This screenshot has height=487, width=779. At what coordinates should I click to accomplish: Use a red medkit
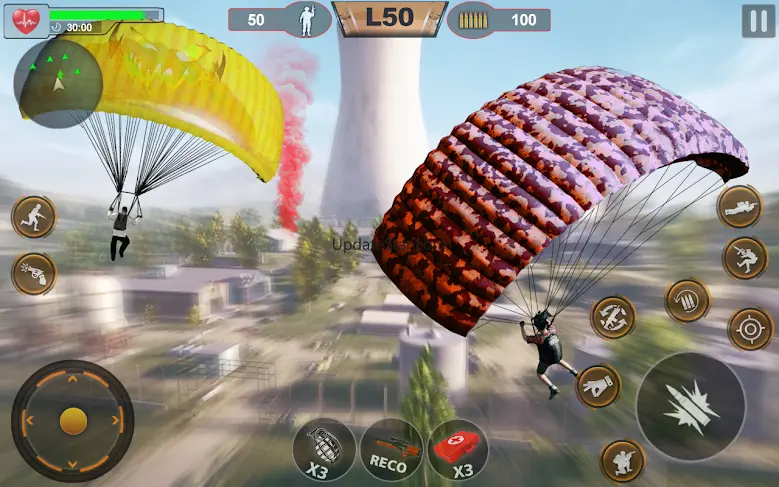click(459, 448)
